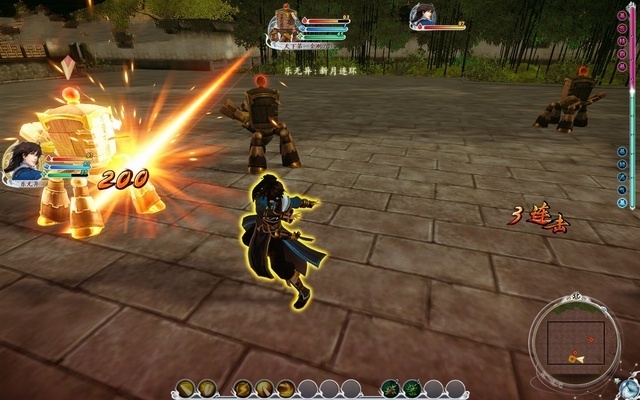This screenshot has width=640, height=400.
Task: Use the first green herb item
Action: click(390, 388)
